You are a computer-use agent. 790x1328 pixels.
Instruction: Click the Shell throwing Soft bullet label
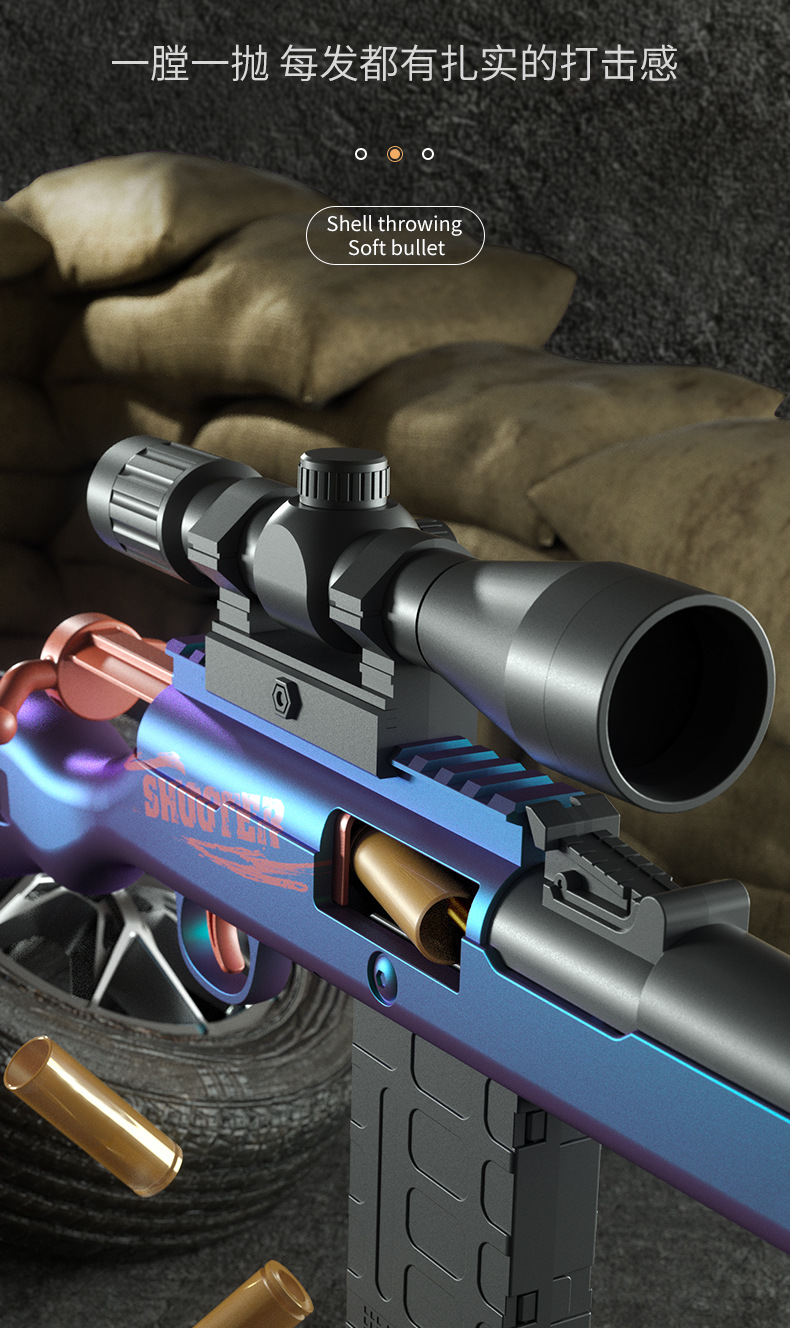point(395,236)
